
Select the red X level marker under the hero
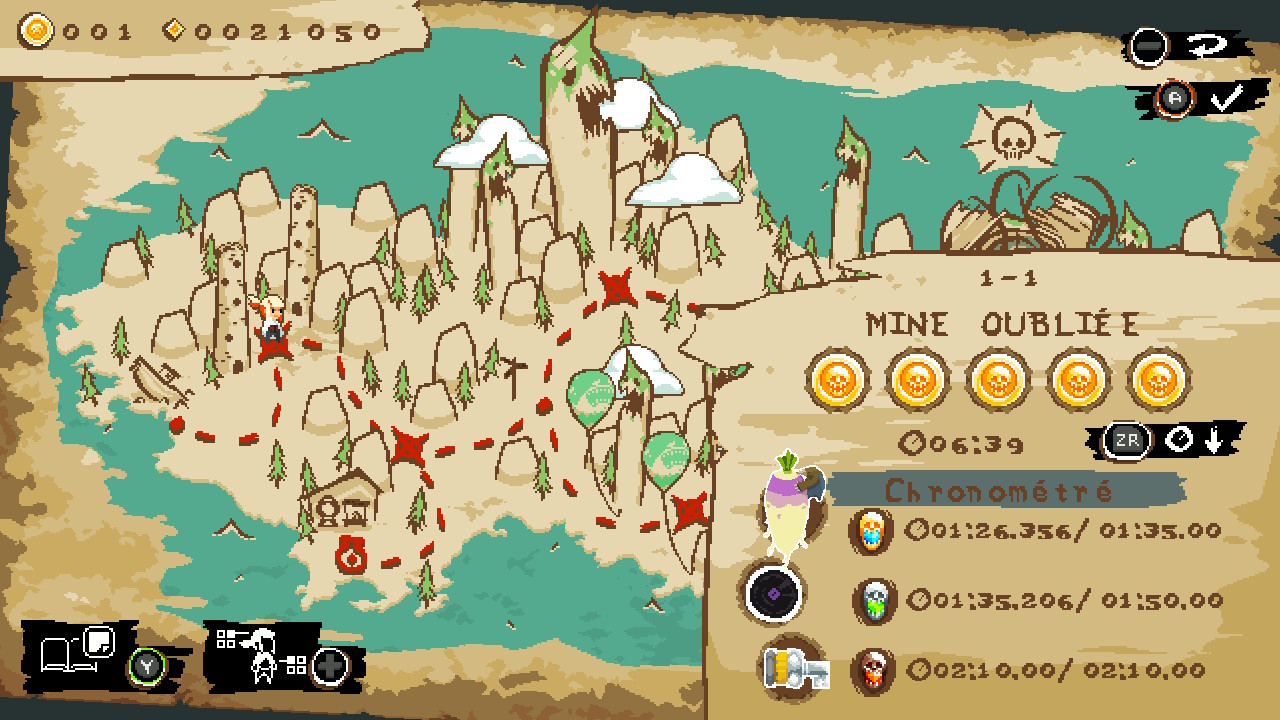coord(273,346)
